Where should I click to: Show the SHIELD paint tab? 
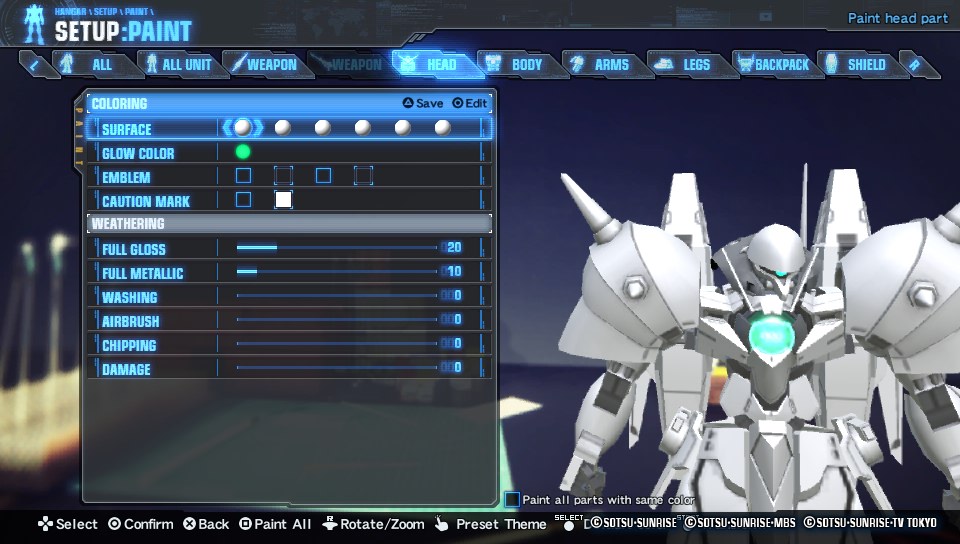click(x=856, y=64)
